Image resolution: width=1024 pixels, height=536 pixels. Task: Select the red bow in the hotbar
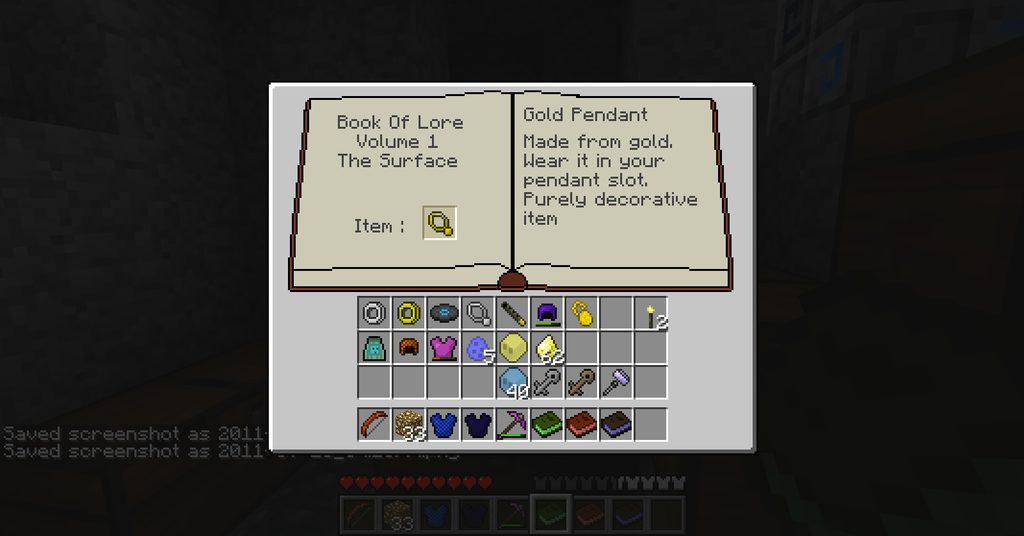pyautogui.click(x=374, y=424)
